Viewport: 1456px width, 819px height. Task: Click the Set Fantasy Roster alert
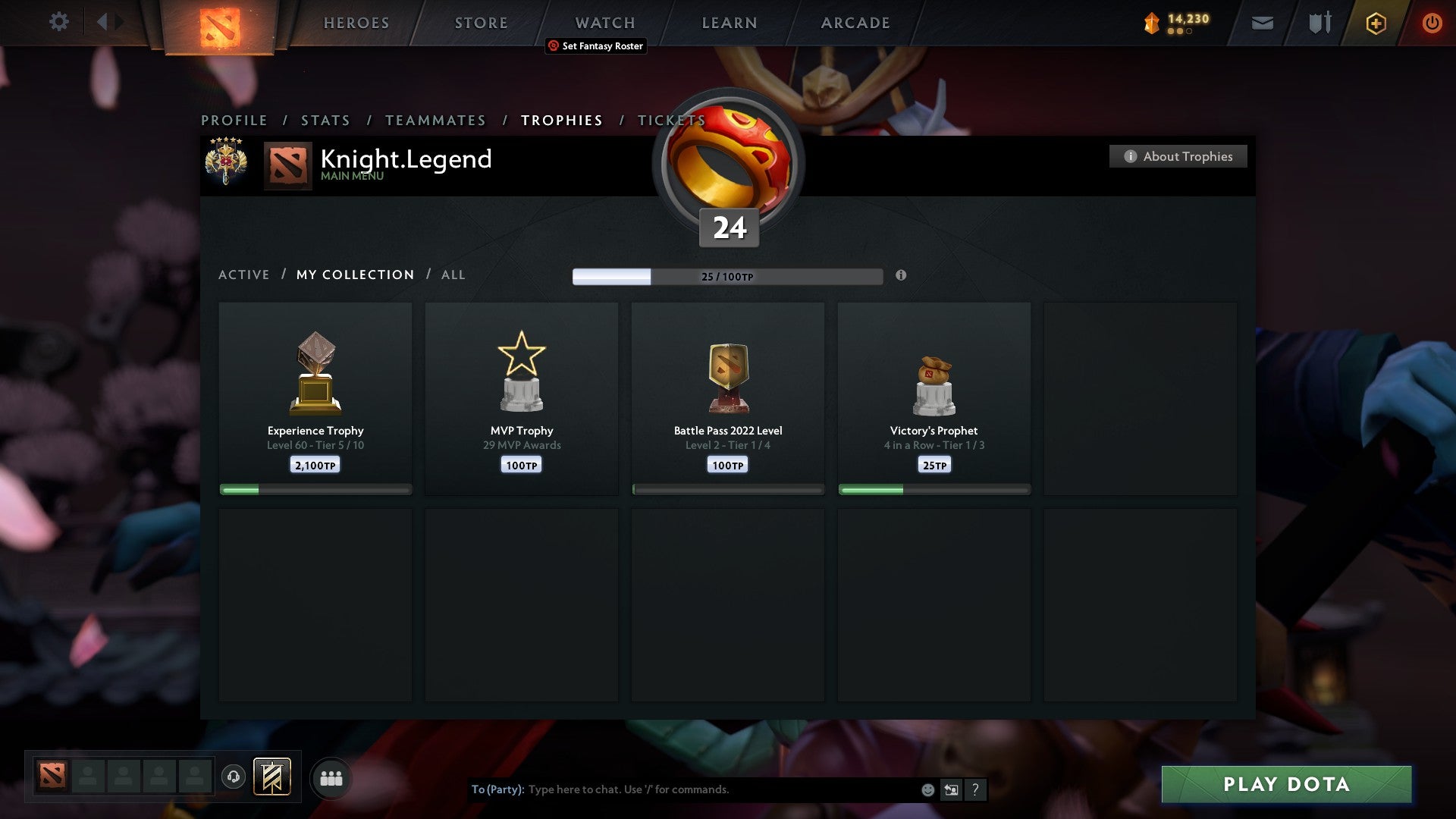[595, 46]
